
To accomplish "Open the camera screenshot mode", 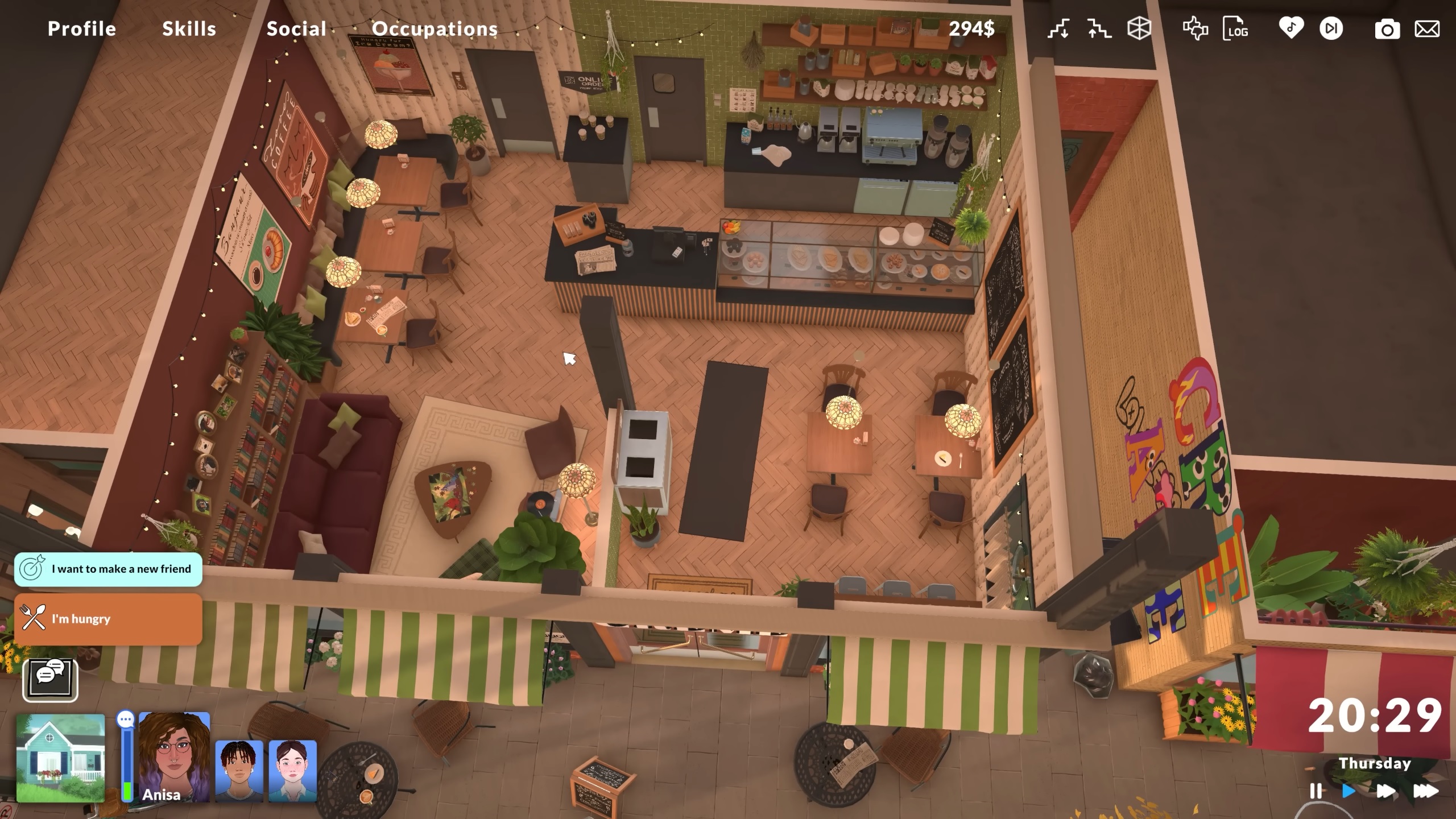I will pos(1387,30).
